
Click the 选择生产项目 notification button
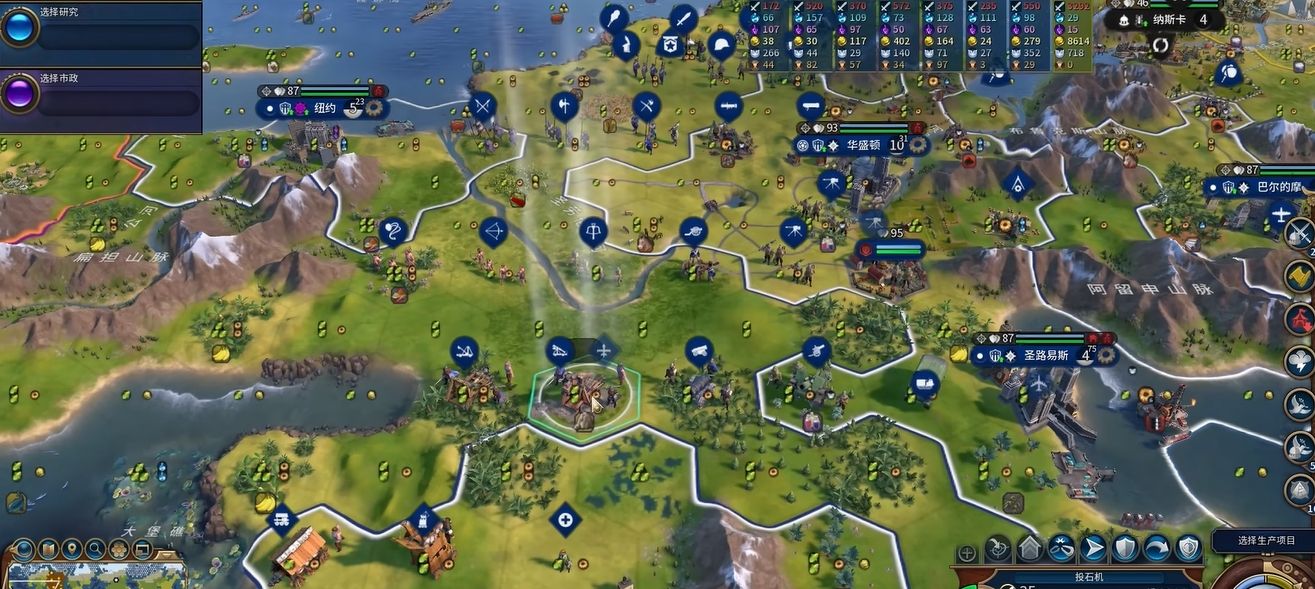coord(1265,540)
